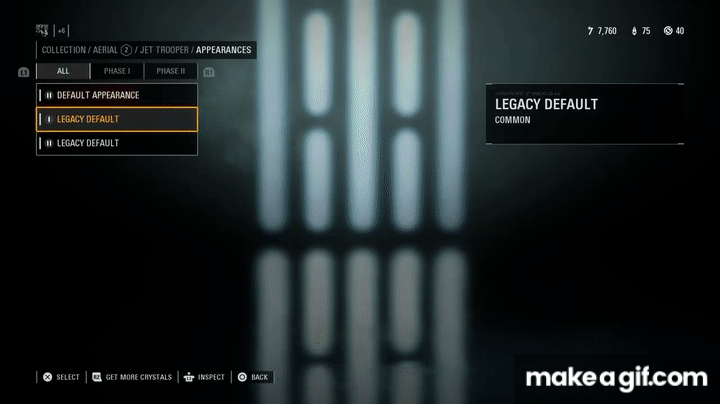This screenshot has height=404, width=720.
Task: Pick the unhighlighted Legacy Default appearance
Action: click(x=116, y=143)
